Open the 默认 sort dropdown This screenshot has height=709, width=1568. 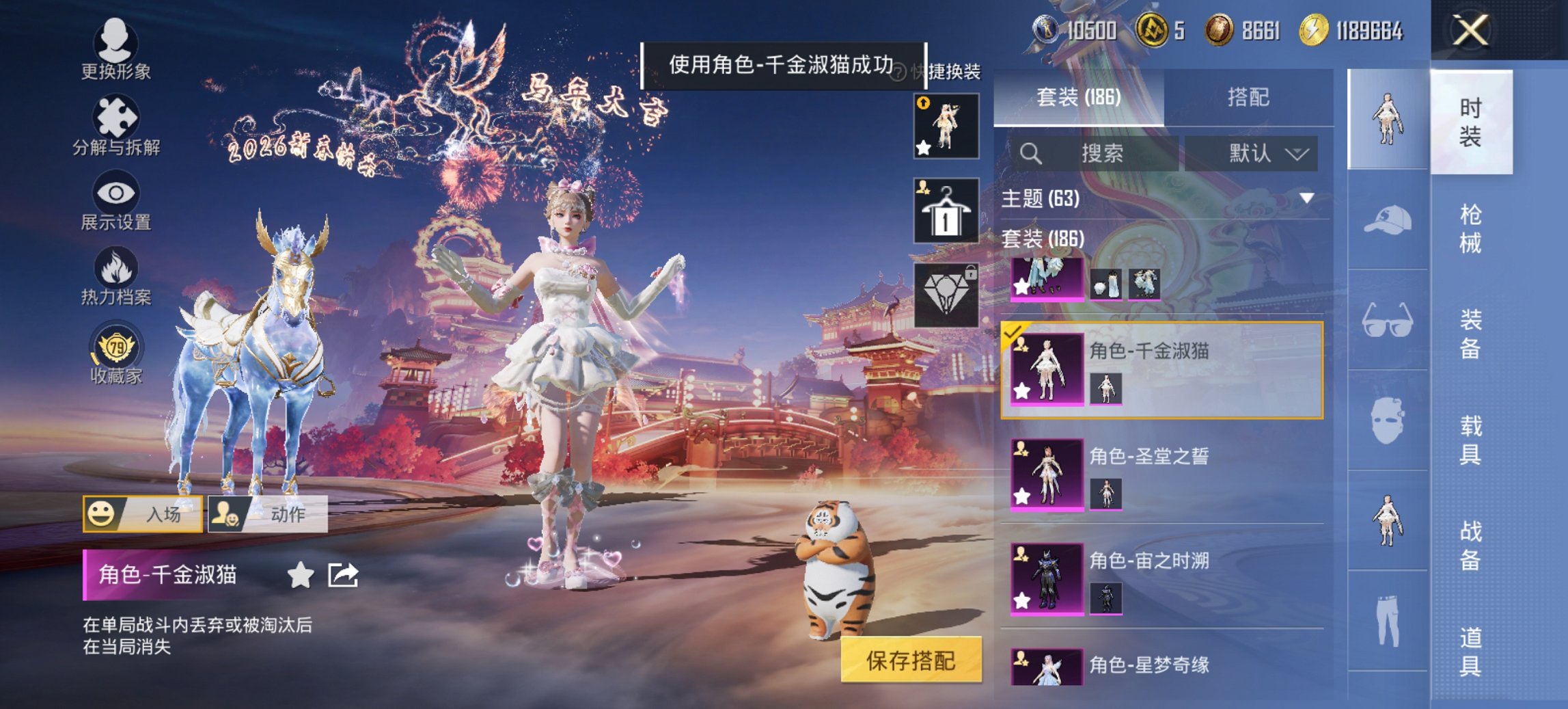[1252, 153]
